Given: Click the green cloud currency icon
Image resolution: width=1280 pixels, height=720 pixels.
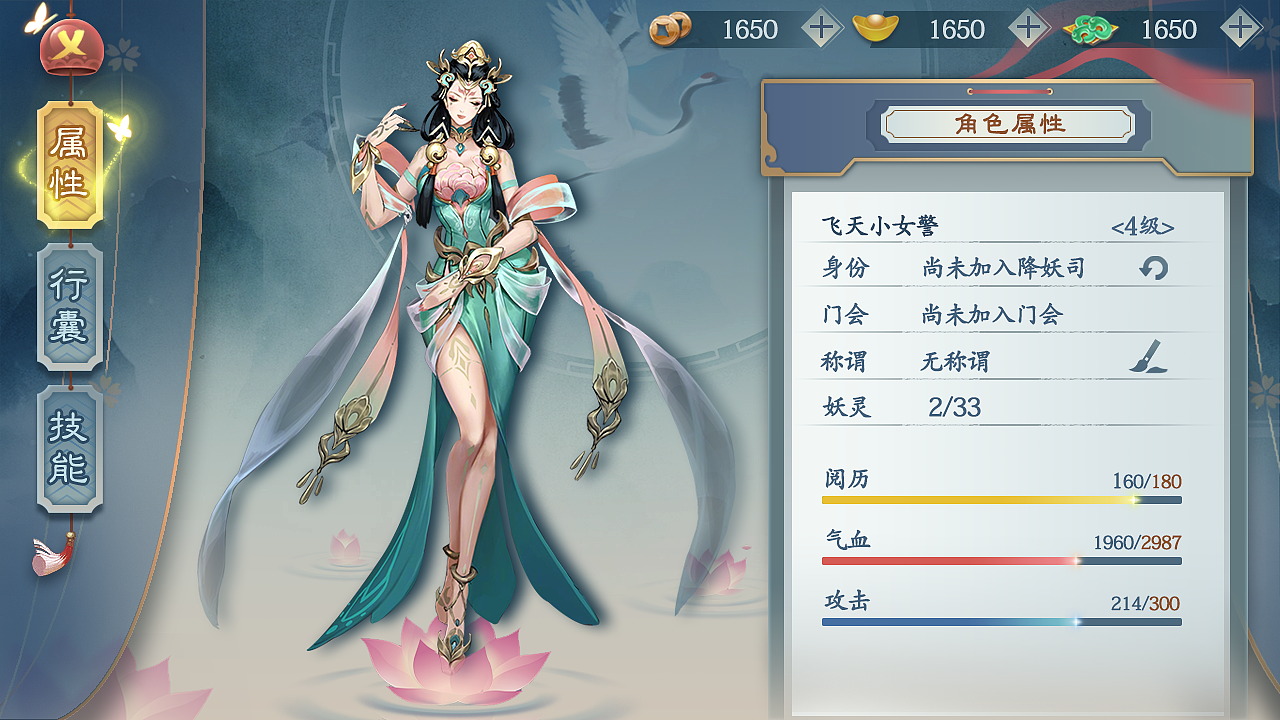Looking at the screenshot, I should 1092,29.
